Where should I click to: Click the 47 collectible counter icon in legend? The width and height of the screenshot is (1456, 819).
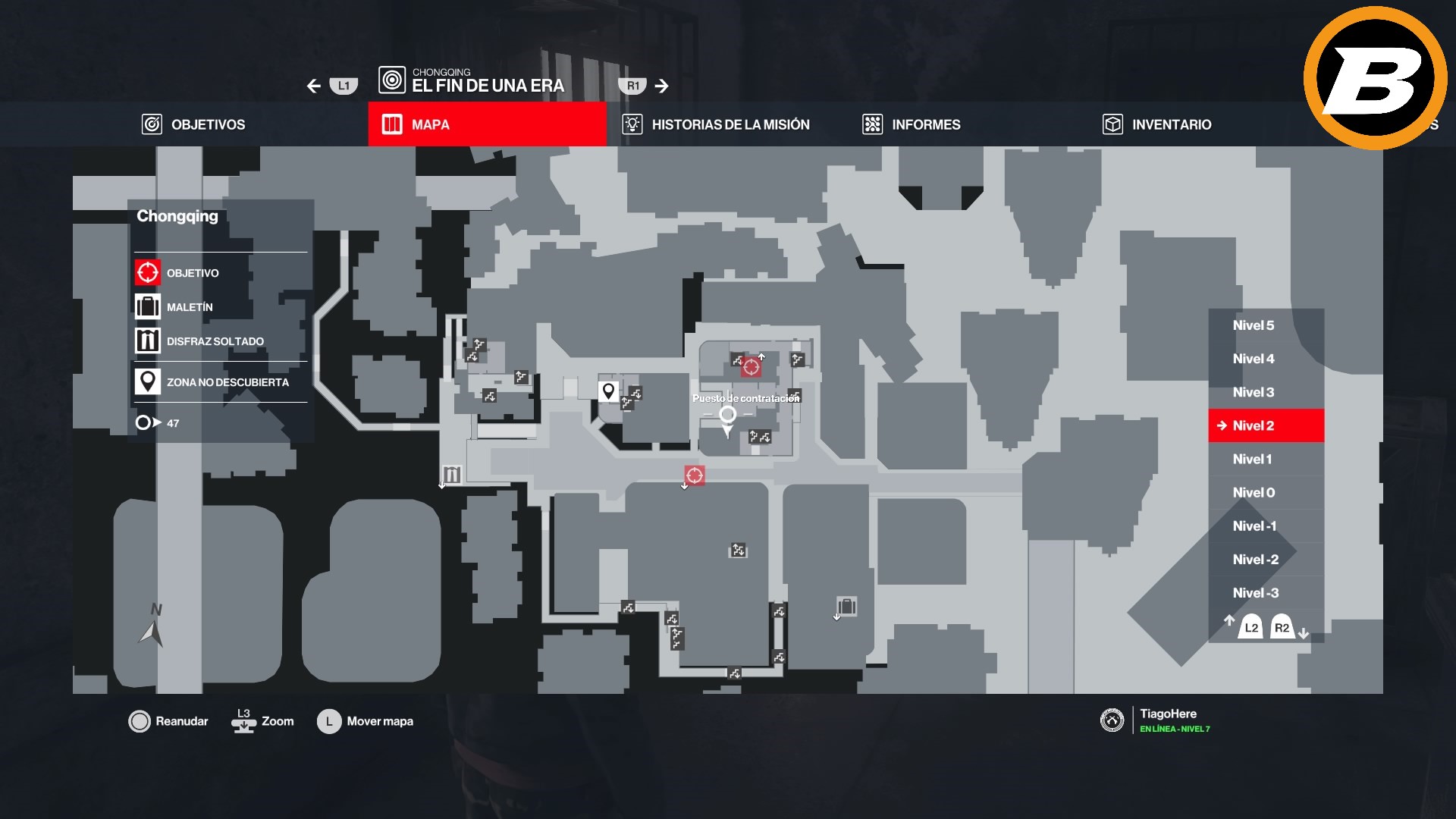145,422
